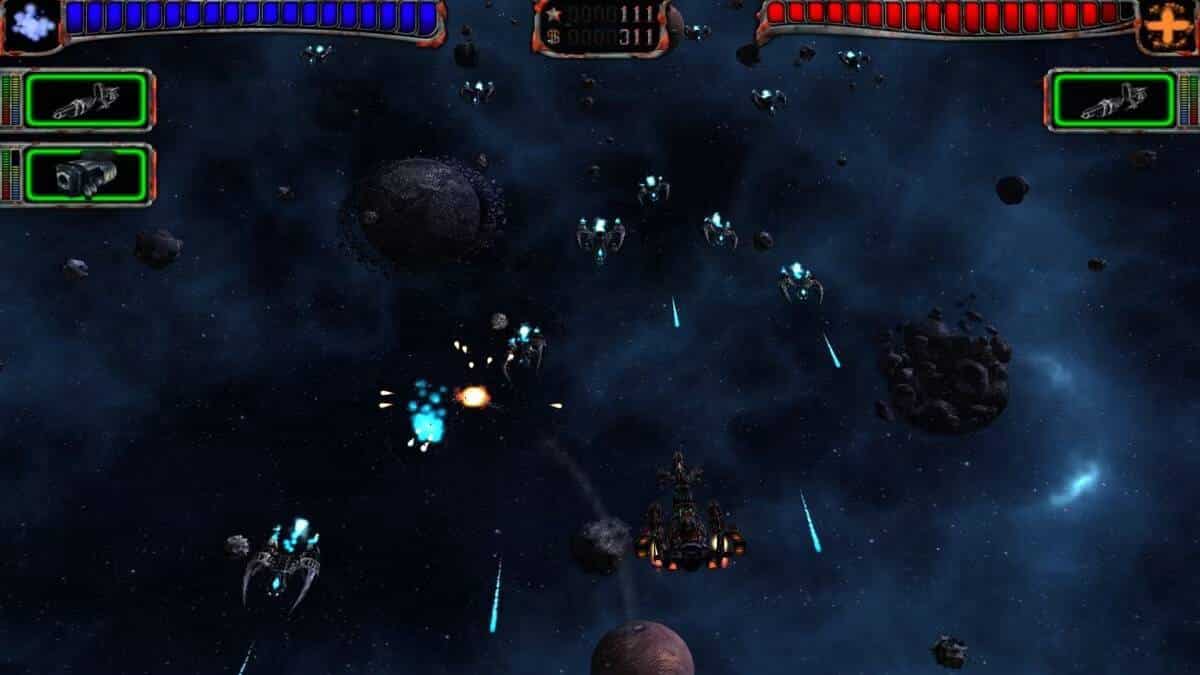Select the minigun slot under the orange cross
This screenshot has height=675, width=1200.
pos(1113,100)
